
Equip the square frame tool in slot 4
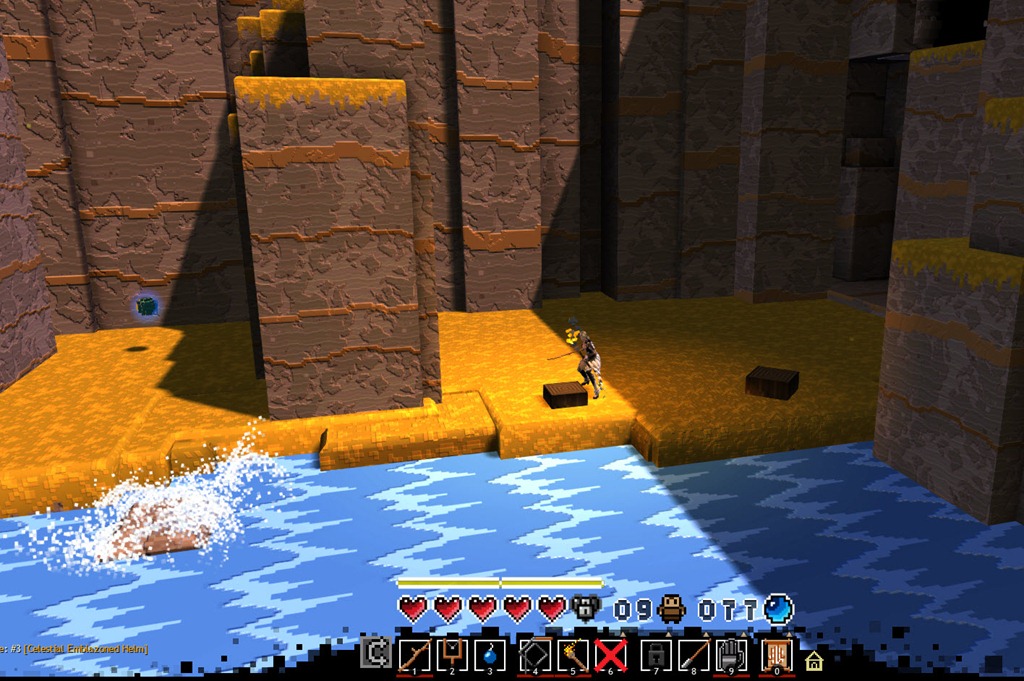[536, 655]
